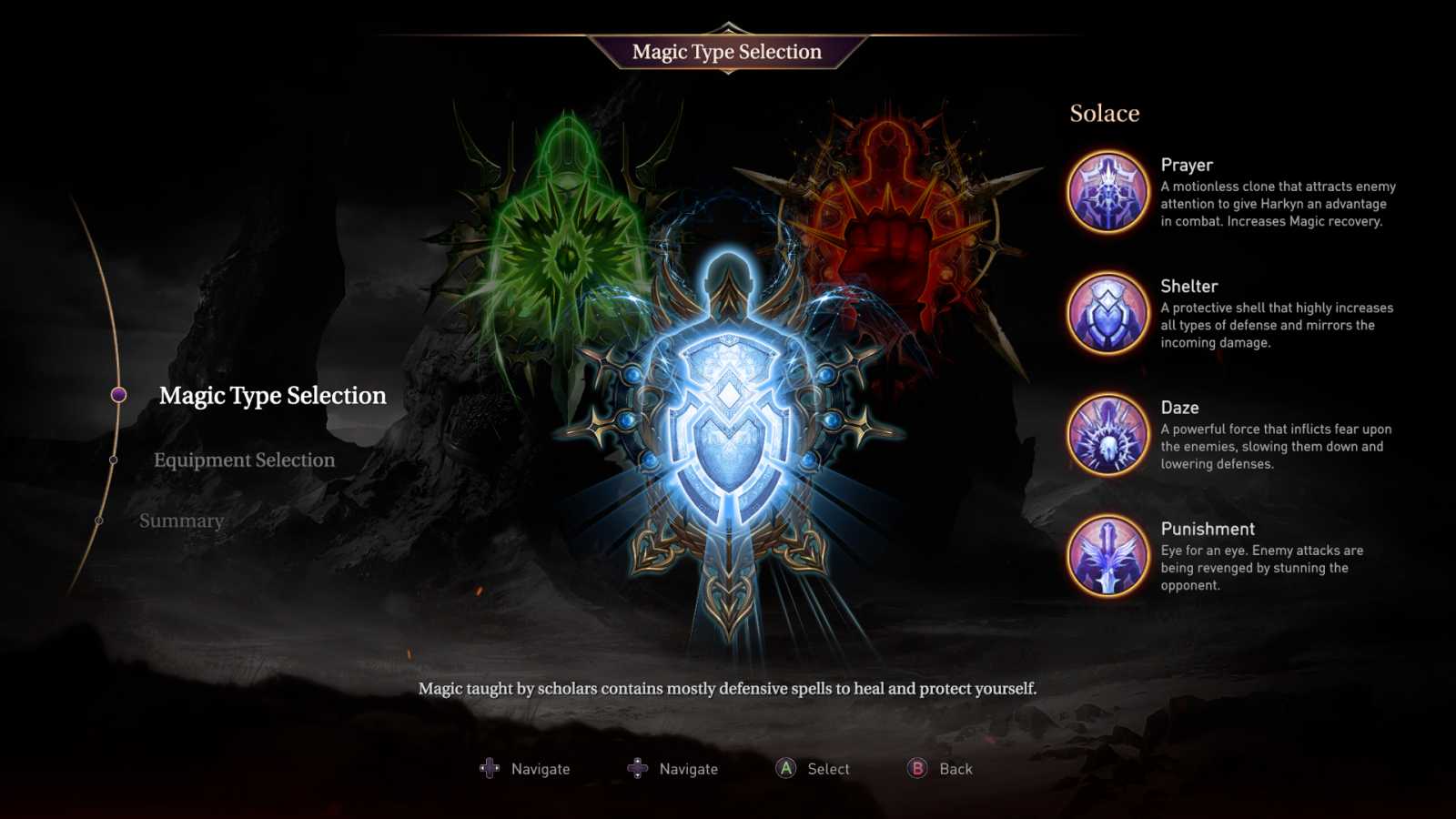The width and height of the screenshot is (1456, 819).
Task: Select the Summary progress node
Action: tap(100, 519)
